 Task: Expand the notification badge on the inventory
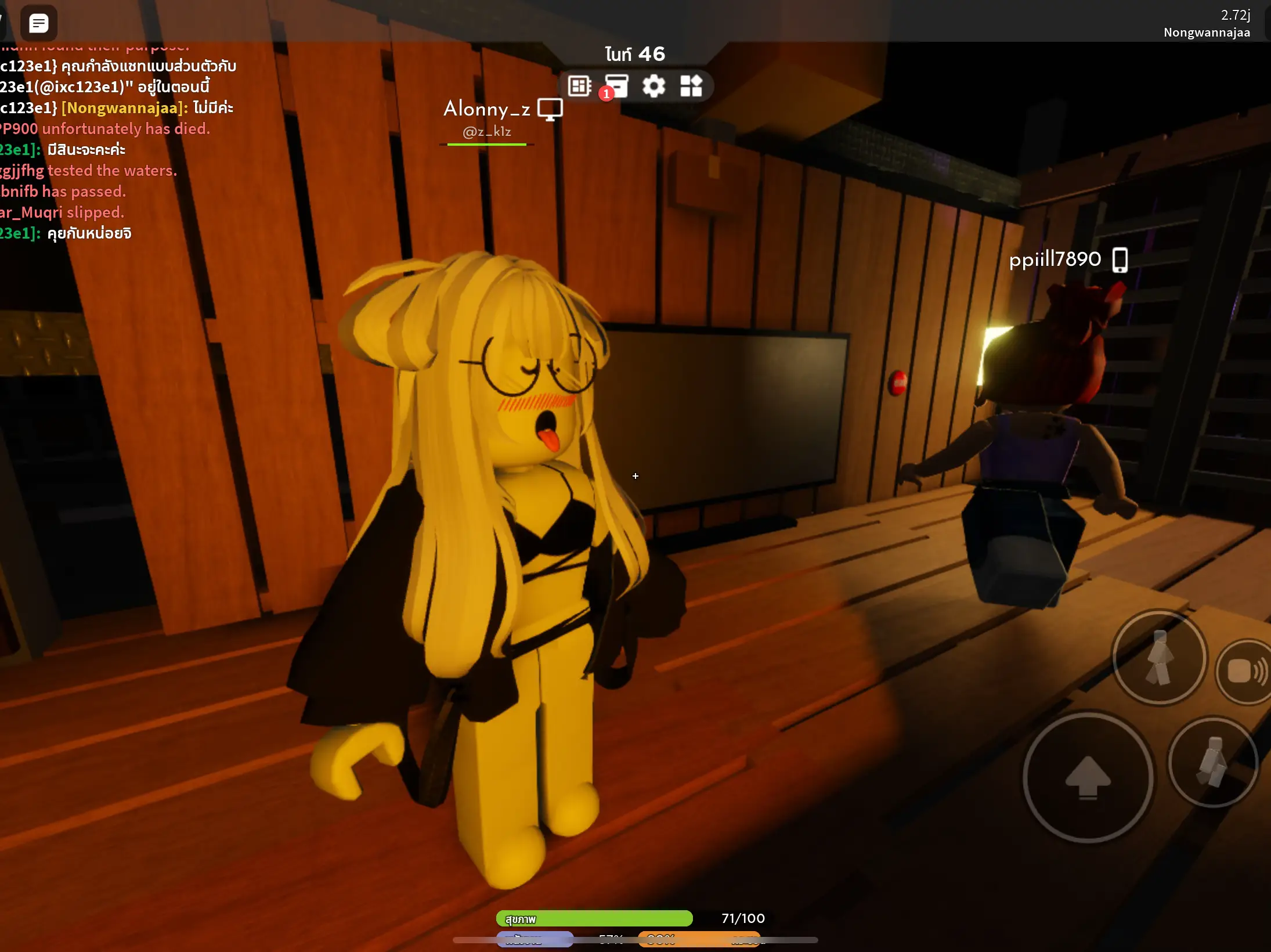(x=606, y=94)
